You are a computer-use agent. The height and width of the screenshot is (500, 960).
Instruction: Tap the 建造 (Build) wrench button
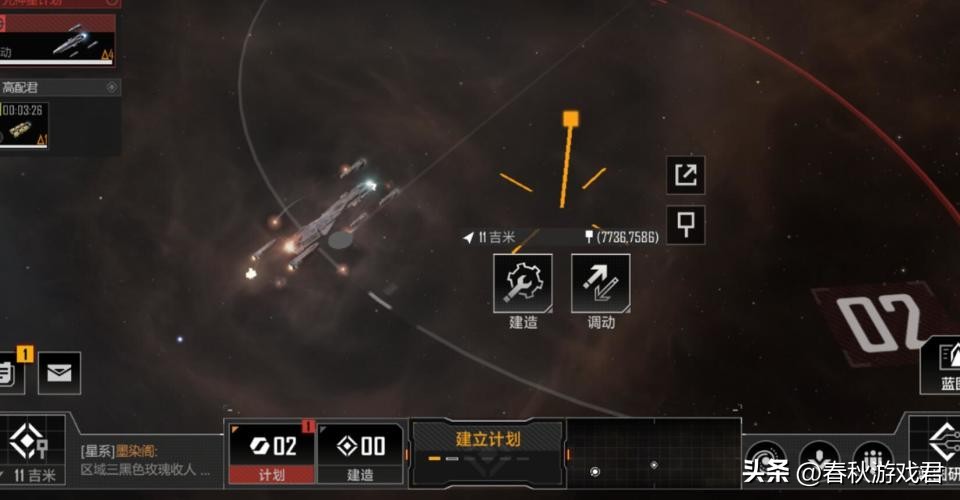point(522,283)
